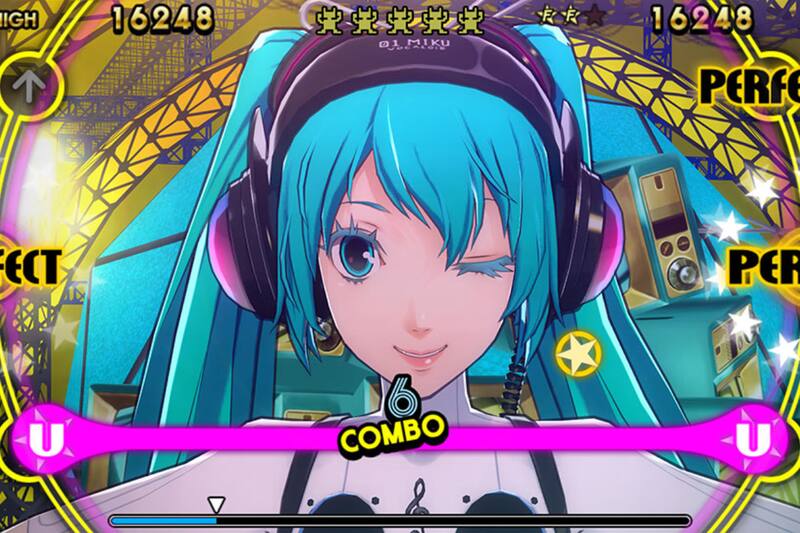Image resolution: width=800 pixels, height=533 pixels.
Task: Hit the up arrow note target
Action: tap(25, 83)
